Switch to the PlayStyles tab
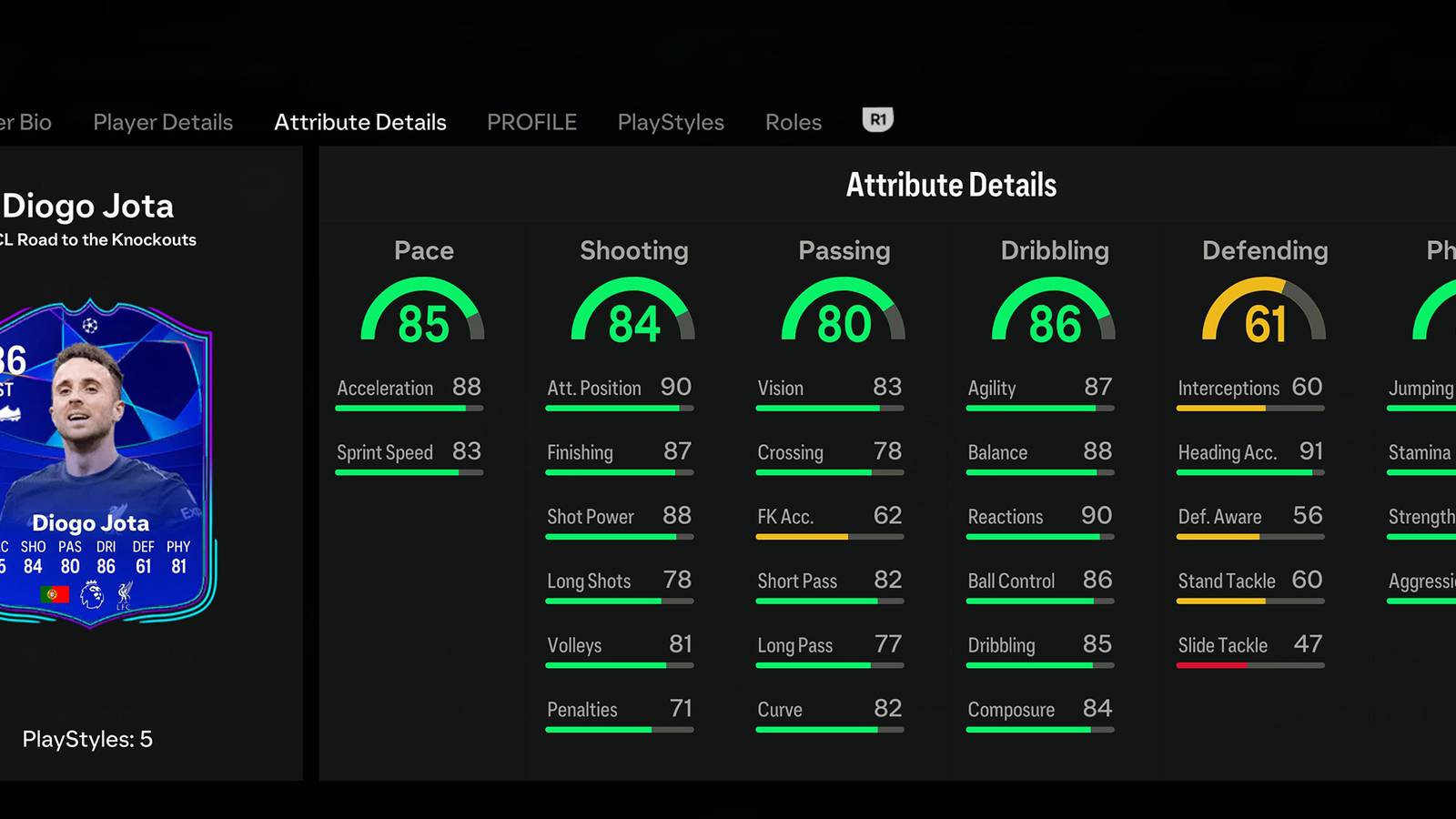 pyautogui.click(x=670, y=122)
